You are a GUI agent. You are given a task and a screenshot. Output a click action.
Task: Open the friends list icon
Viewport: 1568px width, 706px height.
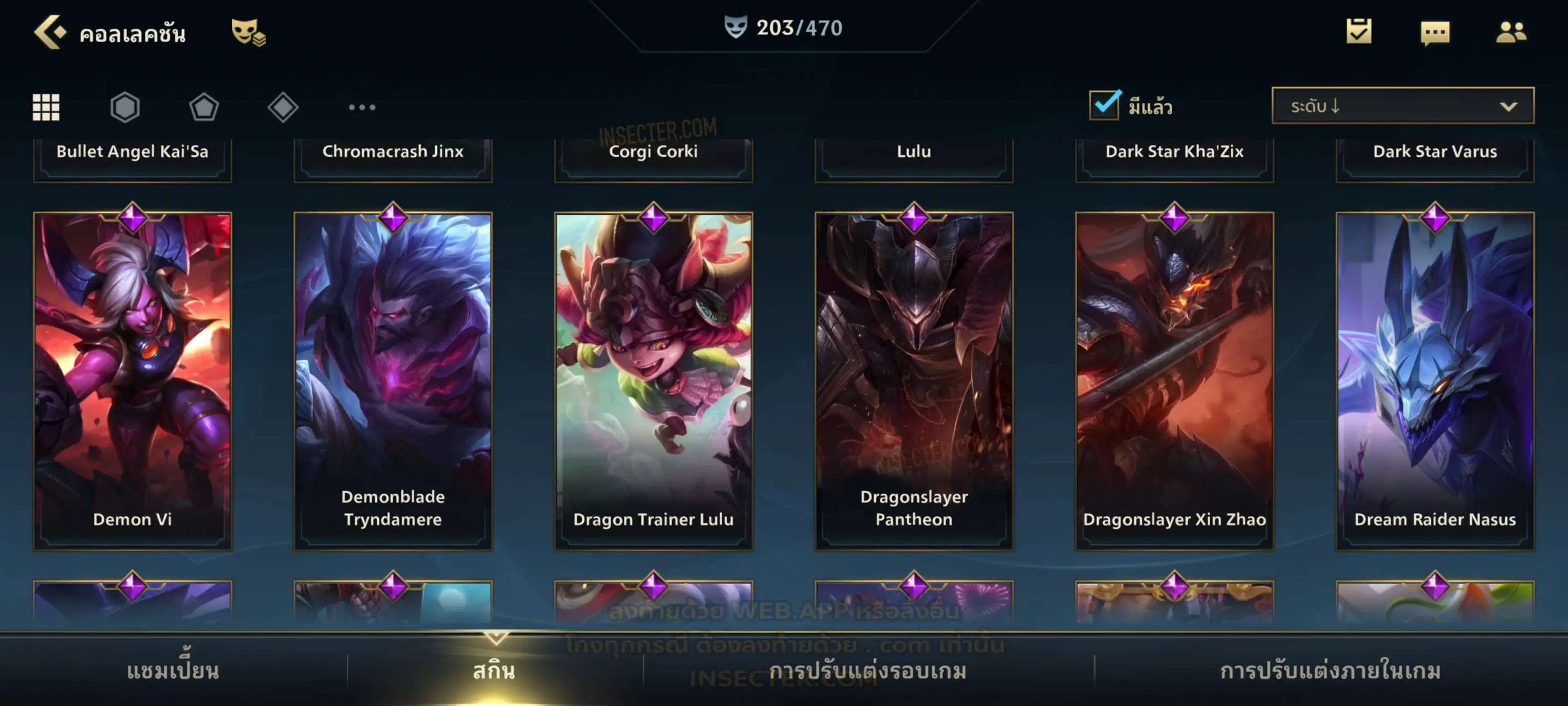tap(1510, 32)
